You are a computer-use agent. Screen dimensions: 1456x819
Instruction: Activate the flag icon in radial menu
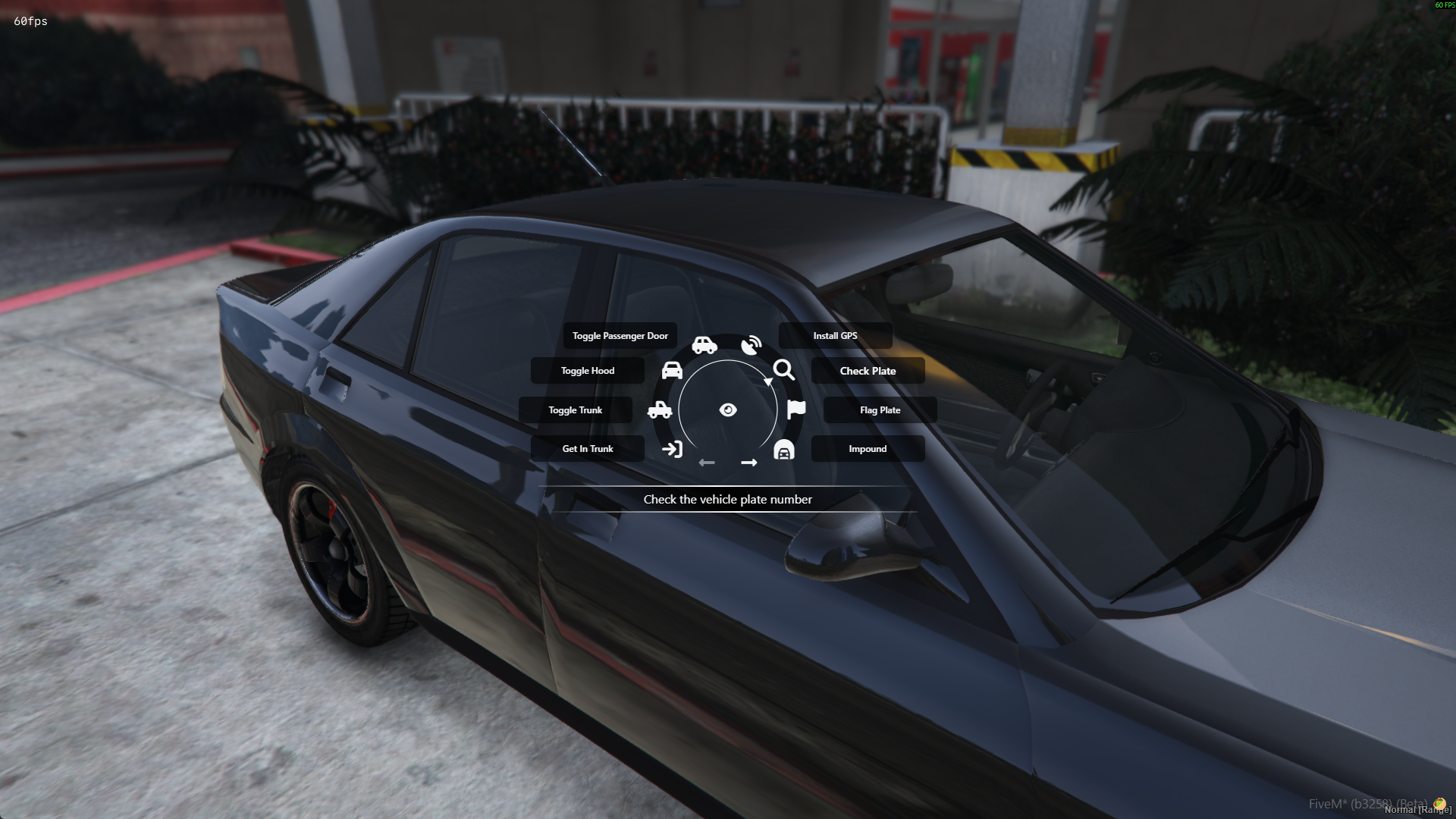click(x=796, y=409)
